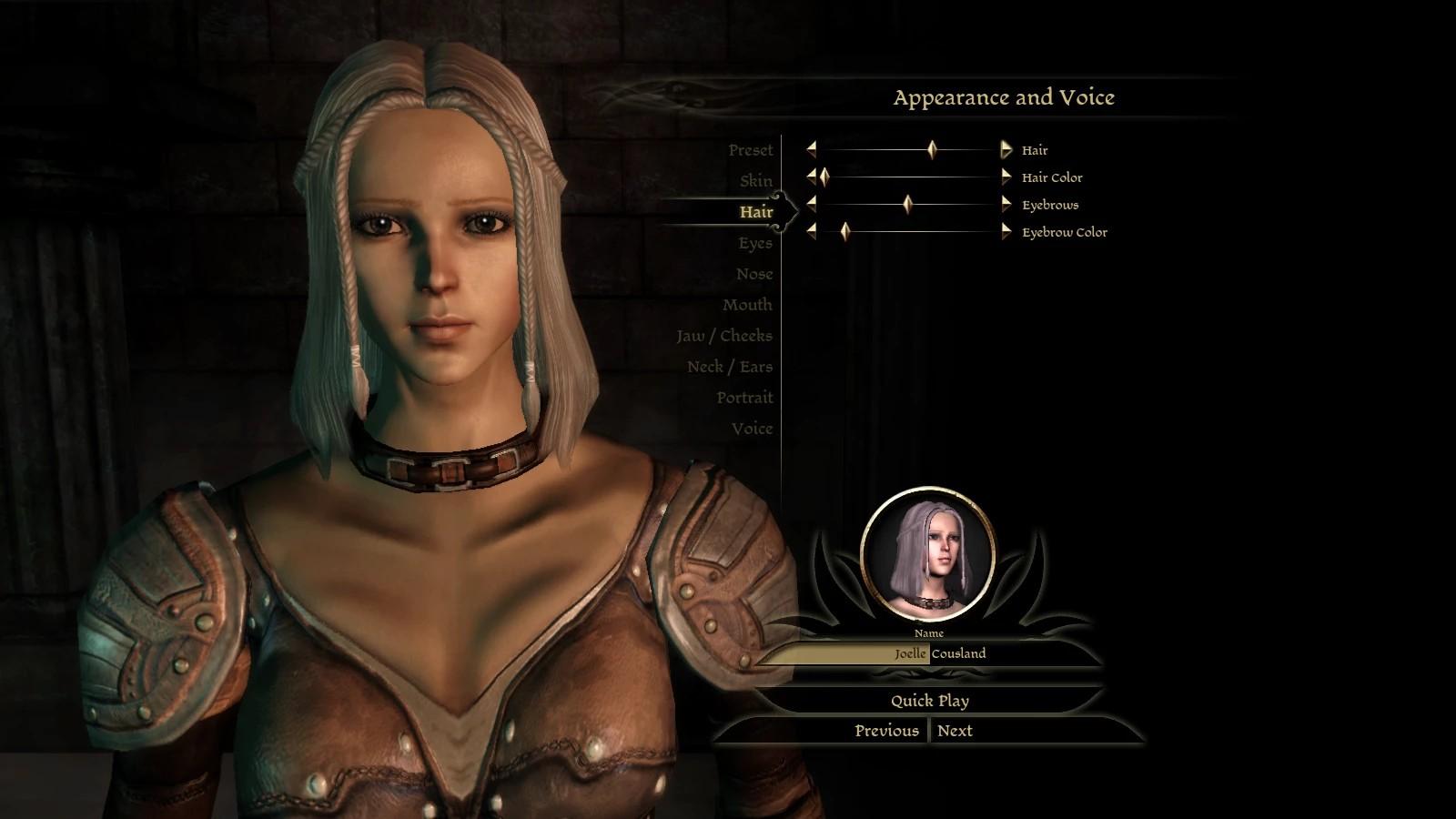Start the game with Quick Play
Screen dimensions: 1456x819
tap(929, 701)
